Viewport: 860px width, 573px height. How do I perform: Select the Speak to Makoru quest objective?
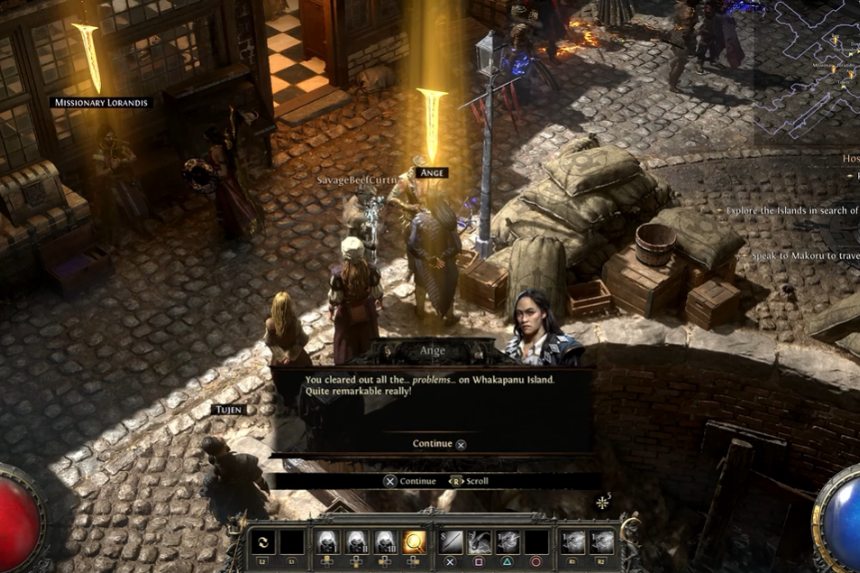point(804,257)
